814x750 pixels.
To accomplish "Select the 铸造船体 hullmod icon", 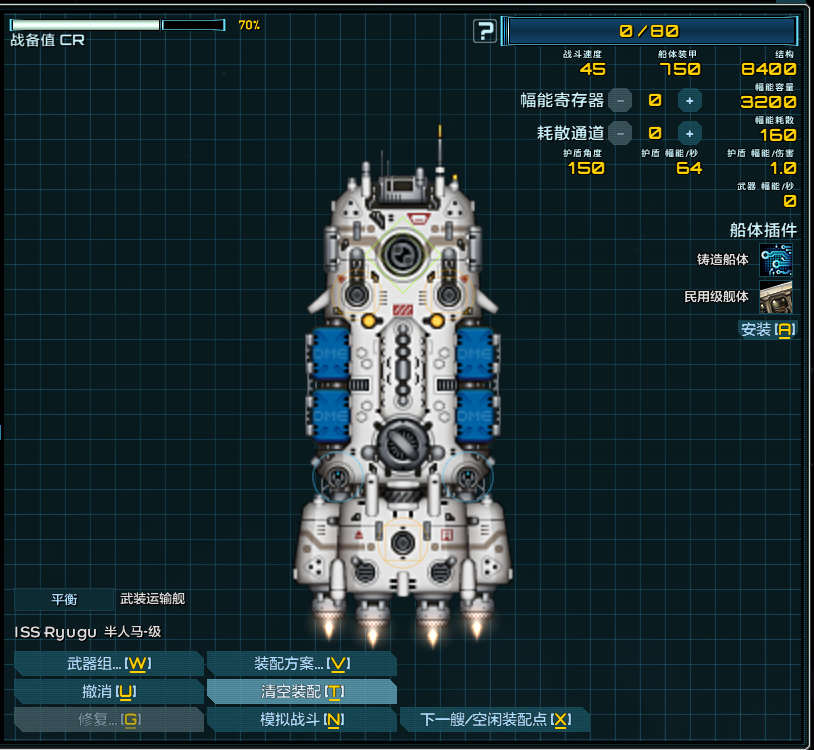I will click(776, 260).
